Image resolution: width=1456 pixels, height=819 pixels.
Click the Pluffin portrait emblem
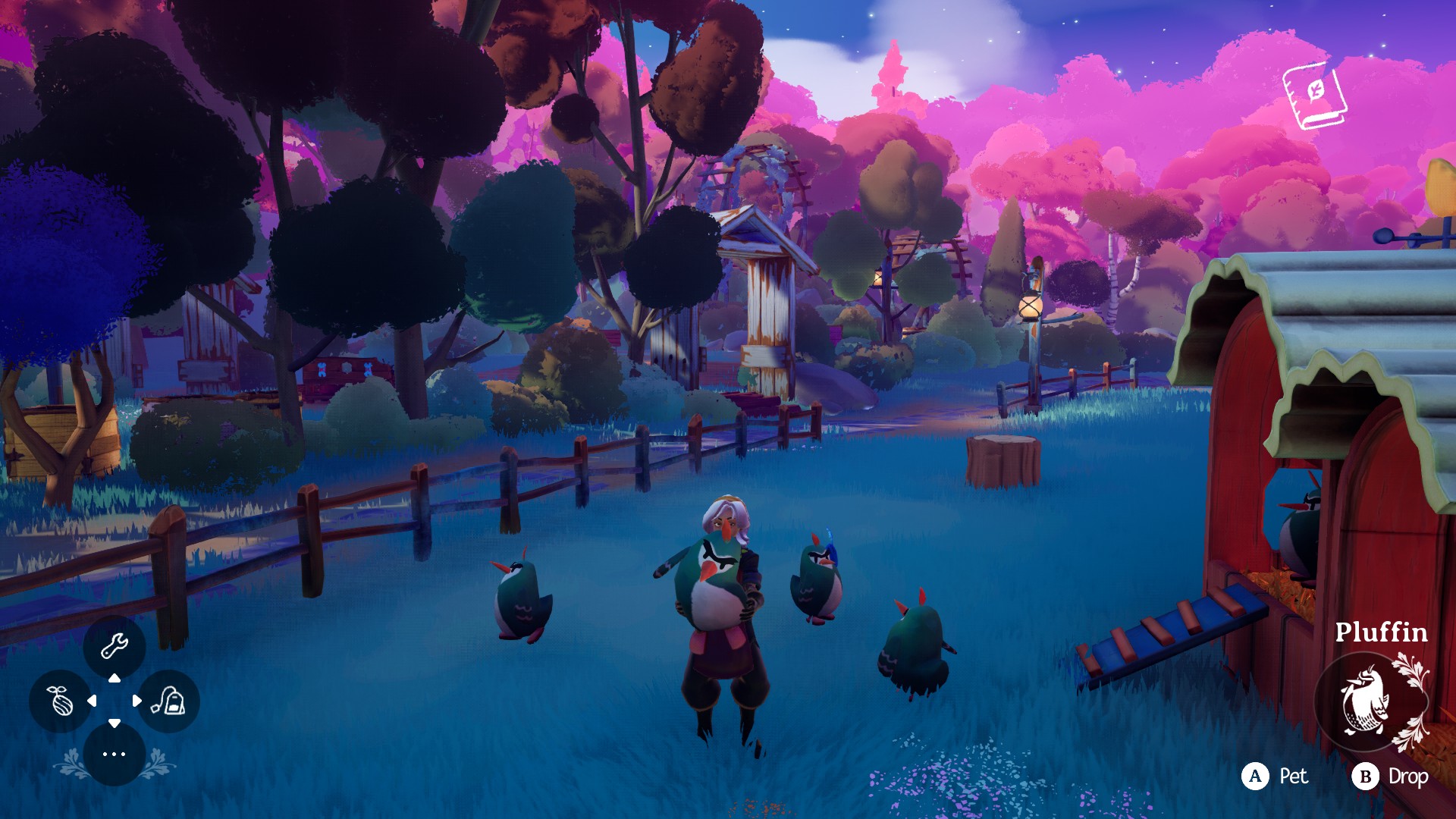1367,701
